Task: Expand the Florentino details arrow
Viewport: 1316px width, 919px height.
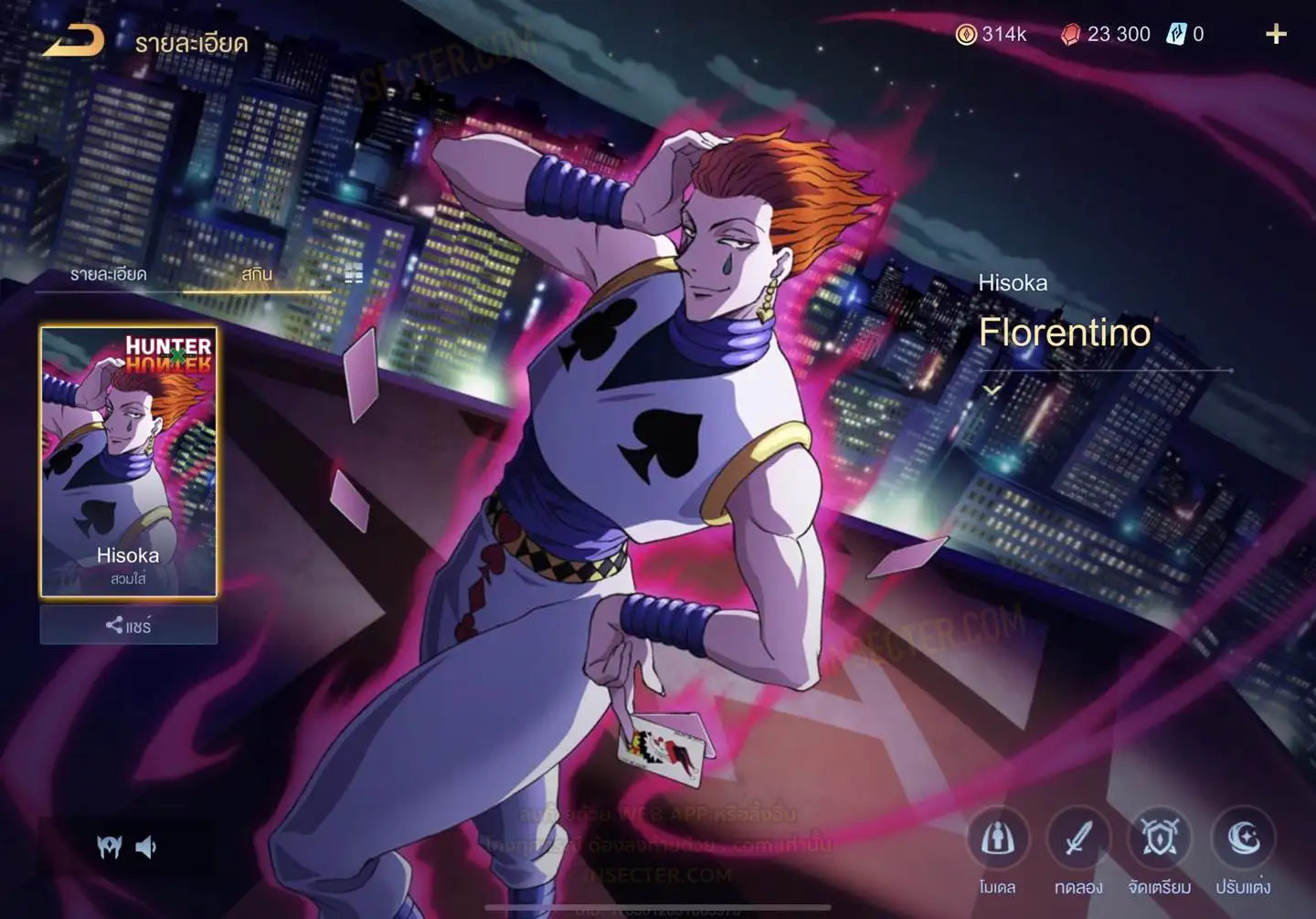Action: tap(992, 390)
